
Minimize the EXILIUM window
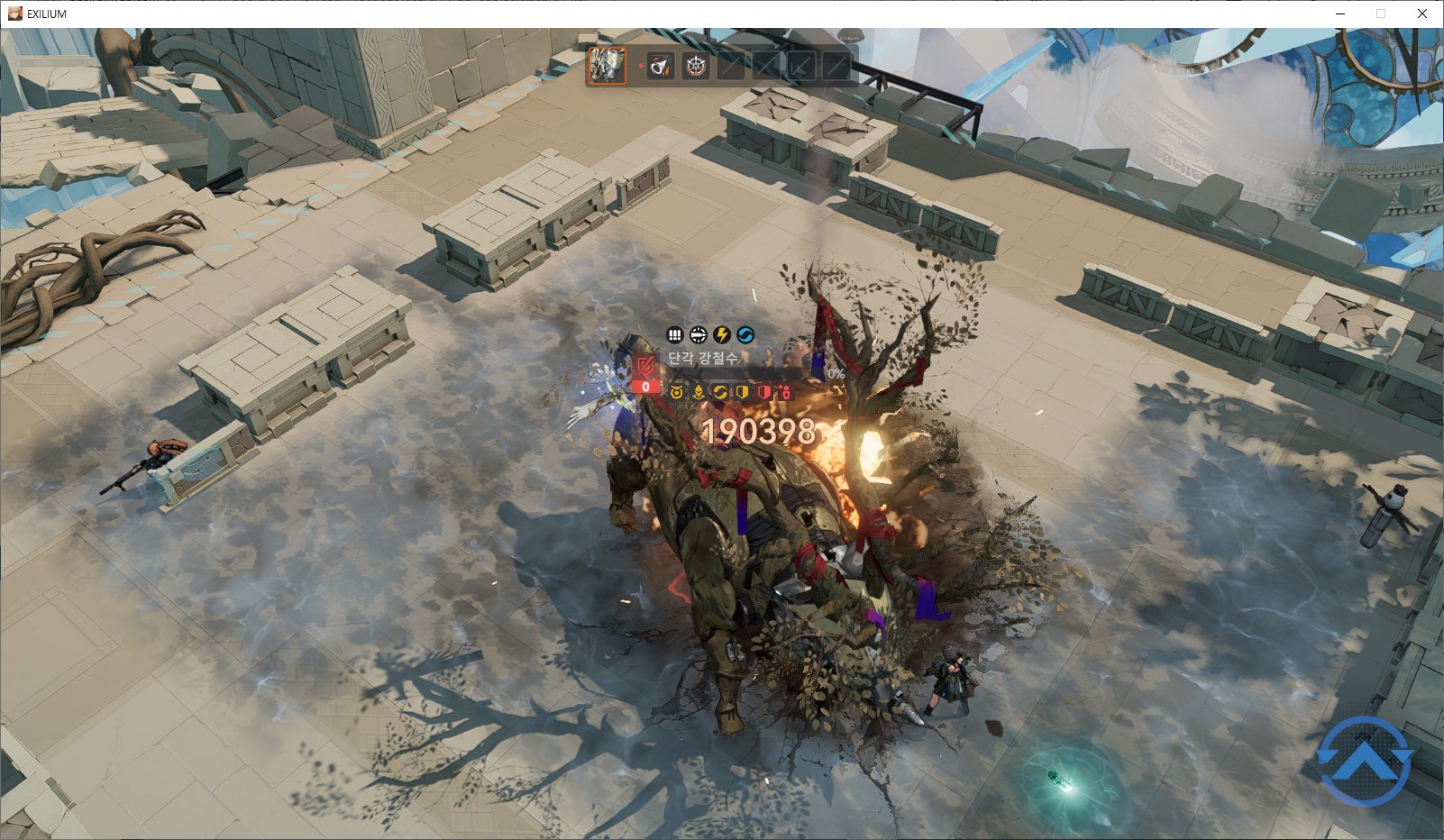pos(1340,14)
